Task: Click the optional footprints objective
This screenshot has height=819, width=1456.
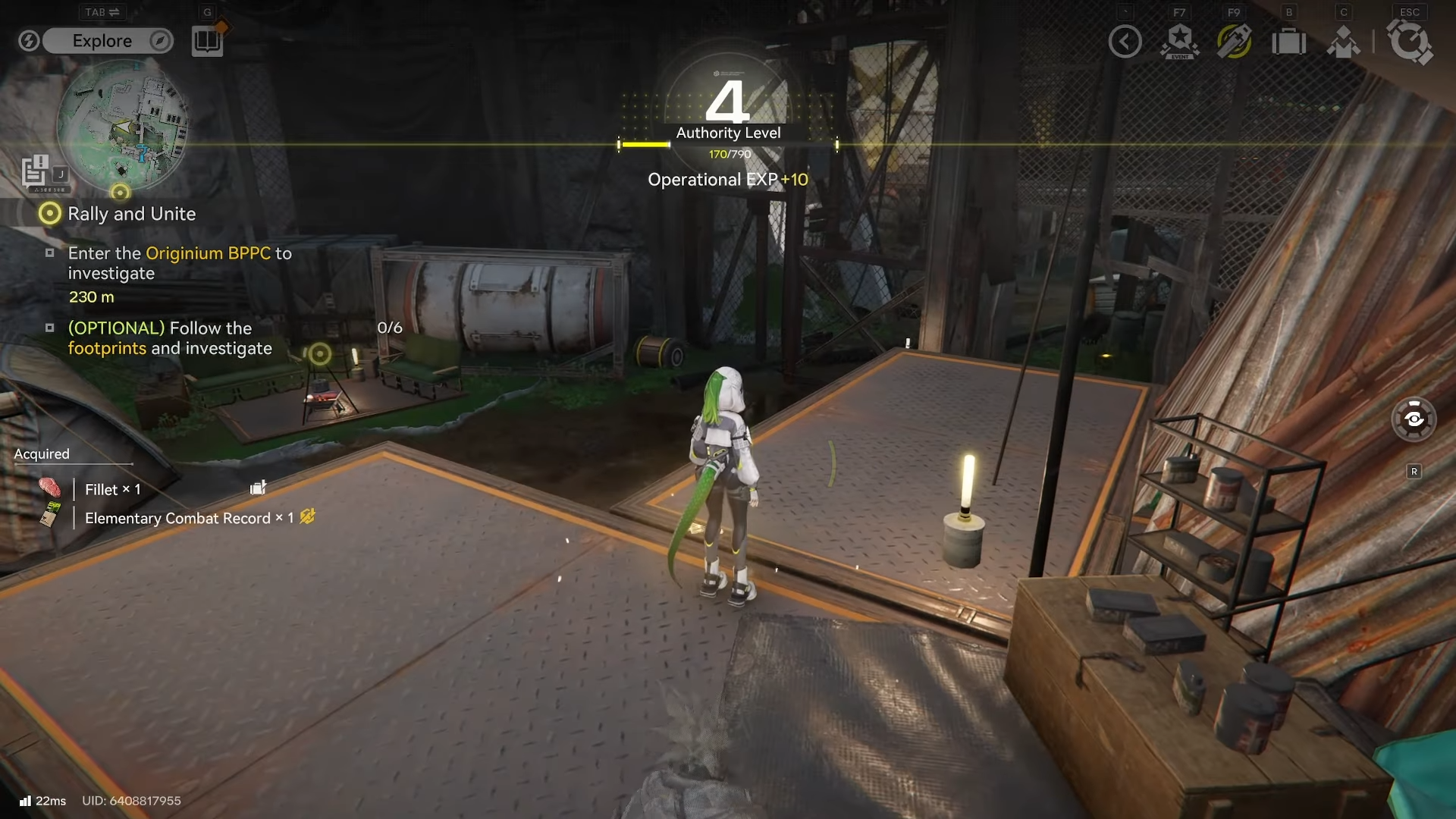Action: point(169,338)
